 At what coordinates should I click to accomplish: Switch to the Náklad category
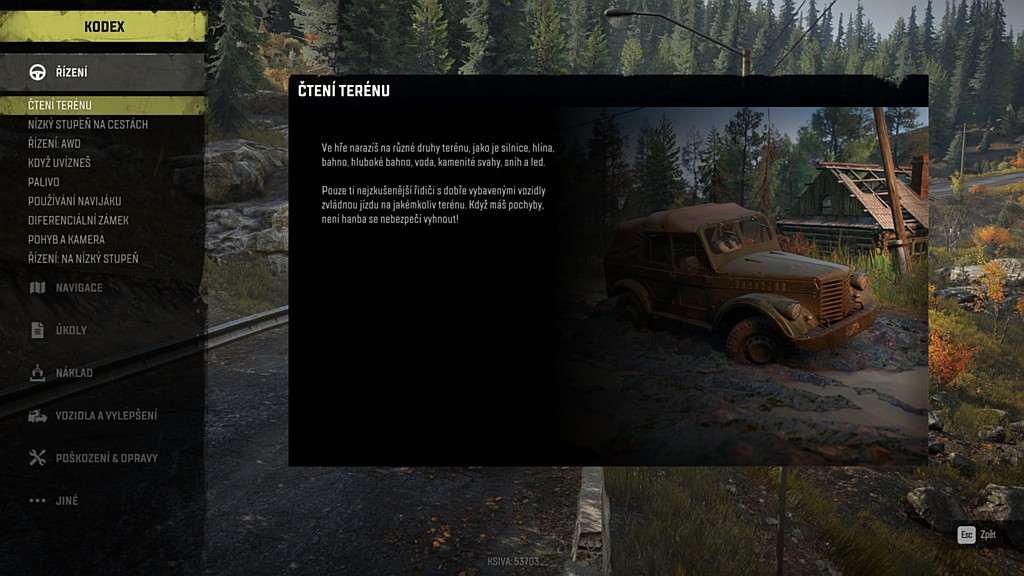pyautogui.click(x=73, y=373)
